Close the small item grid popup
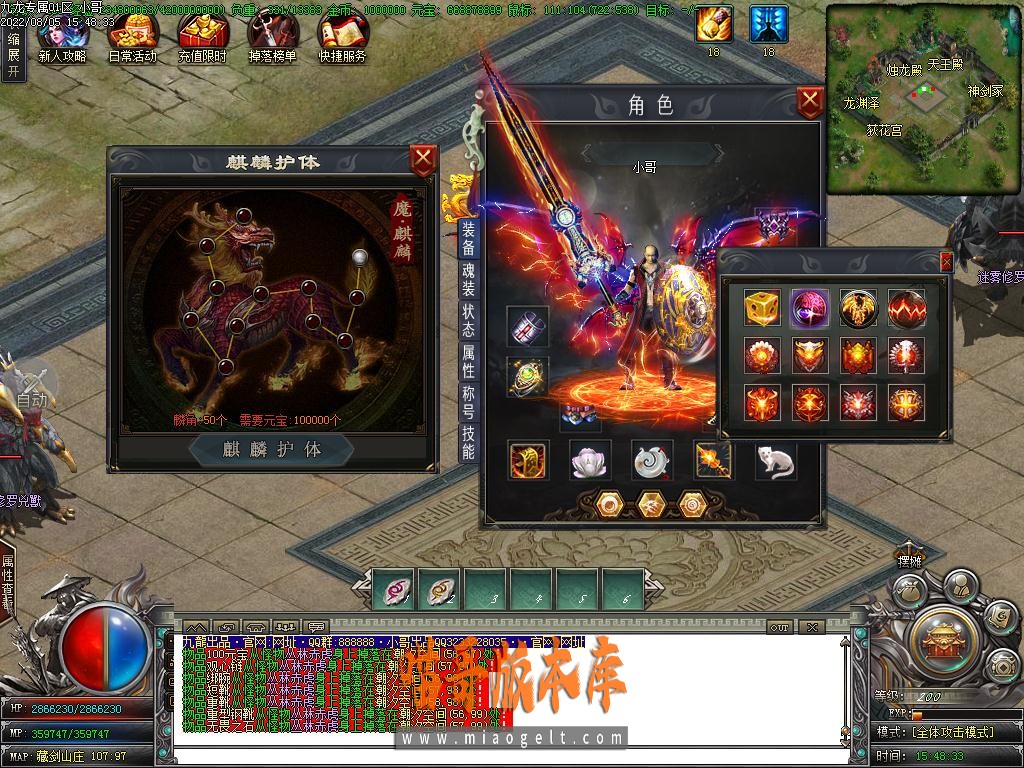Viewport: 1024px width, 768px height. 946,262
